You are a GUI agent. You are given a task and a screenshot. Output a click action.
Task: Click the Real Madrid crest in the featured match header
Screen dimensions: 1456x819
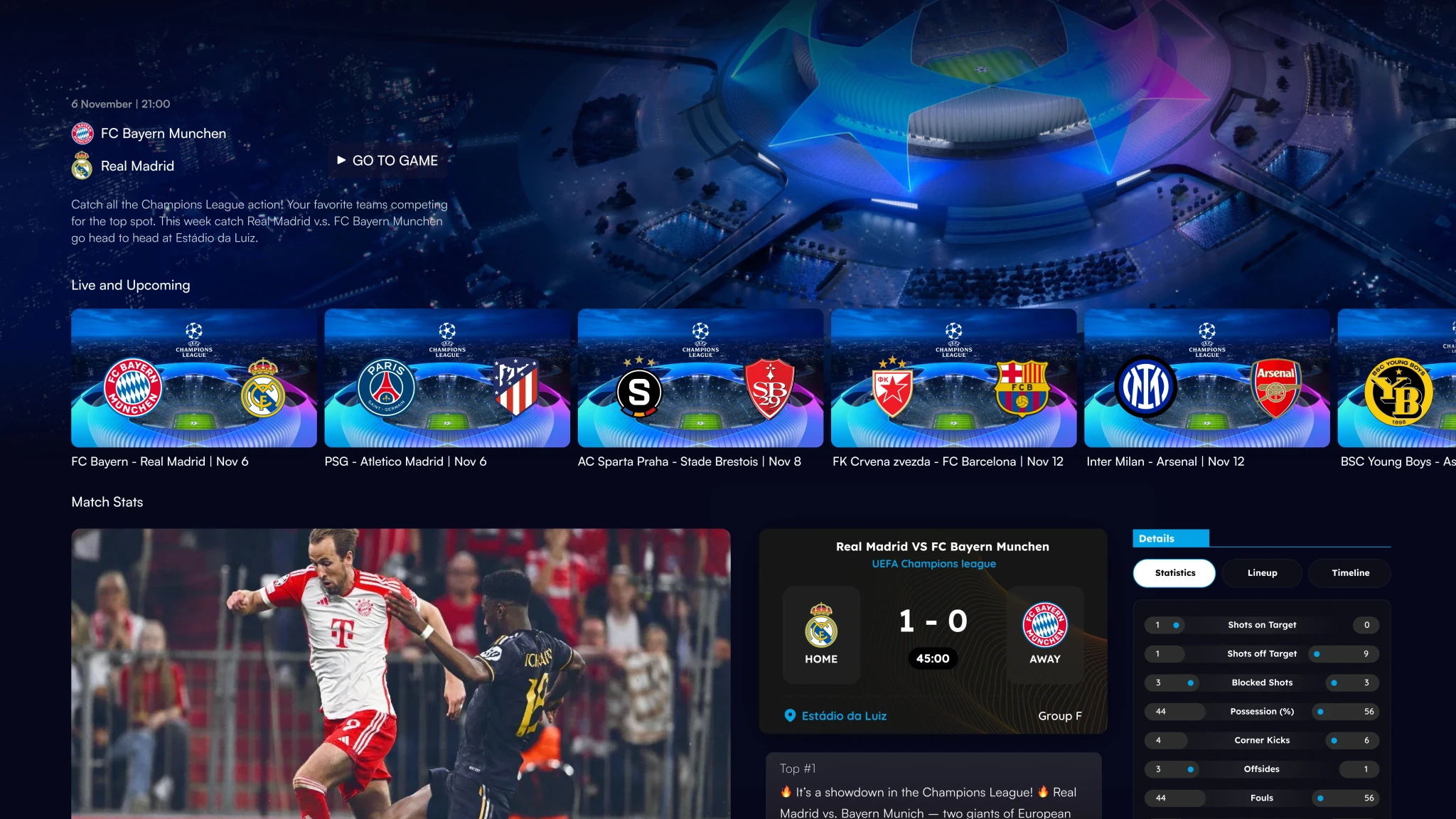click(x=83, y=165)
